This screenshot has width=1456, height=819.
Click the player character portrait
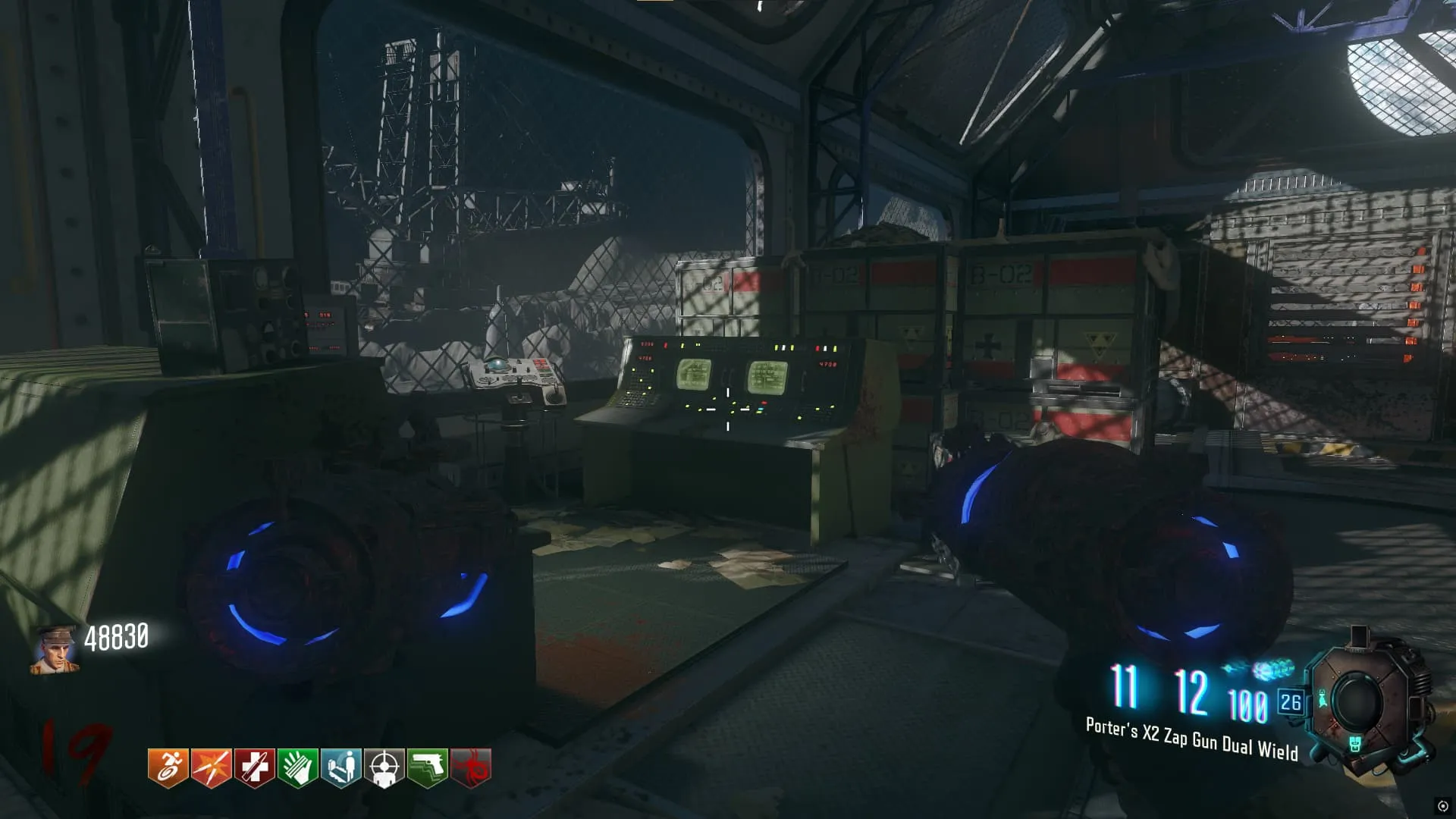pos(55,649)
